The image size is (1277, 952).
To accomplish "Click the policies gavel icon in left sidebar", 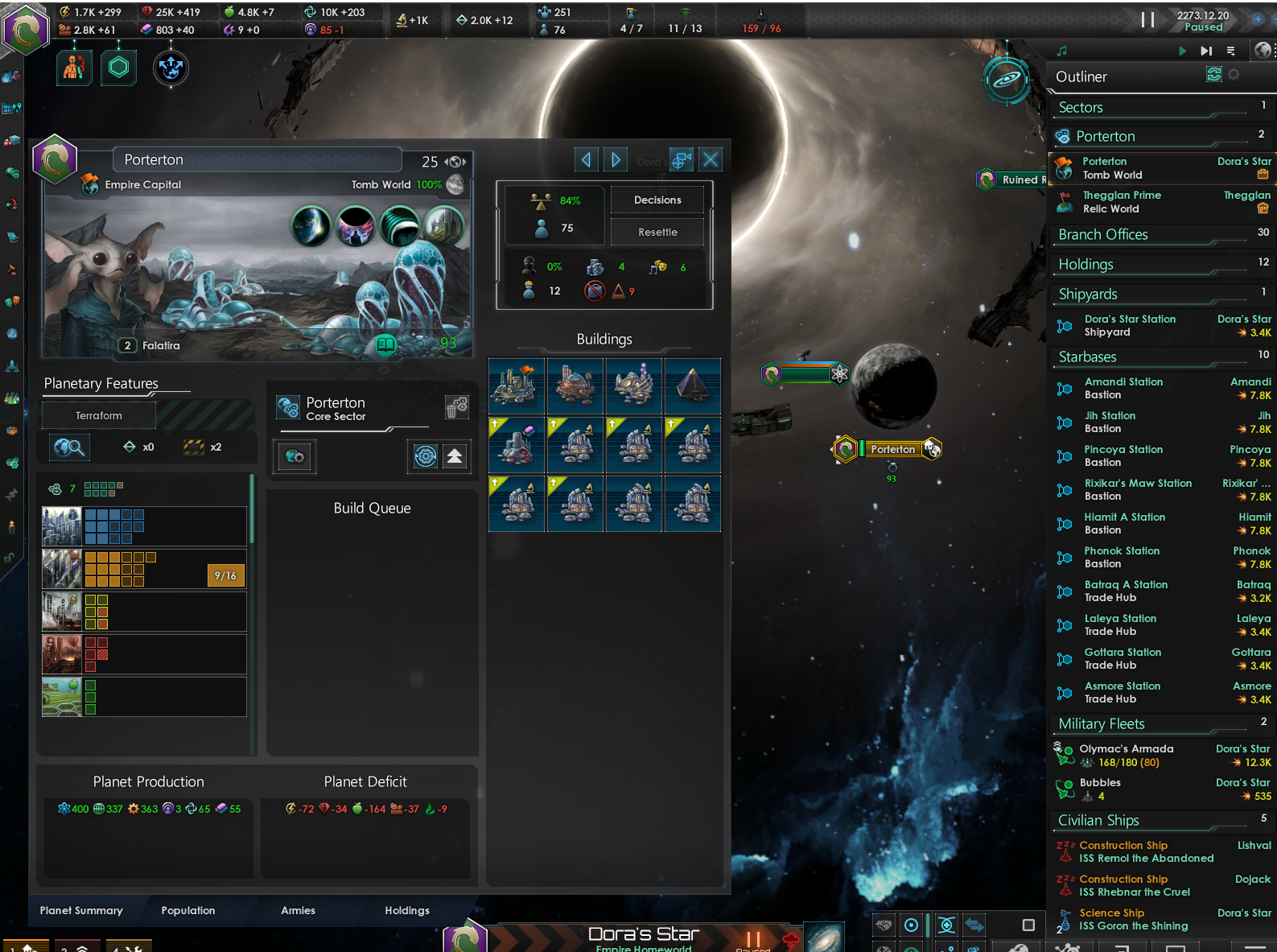I will coord(11,270).
